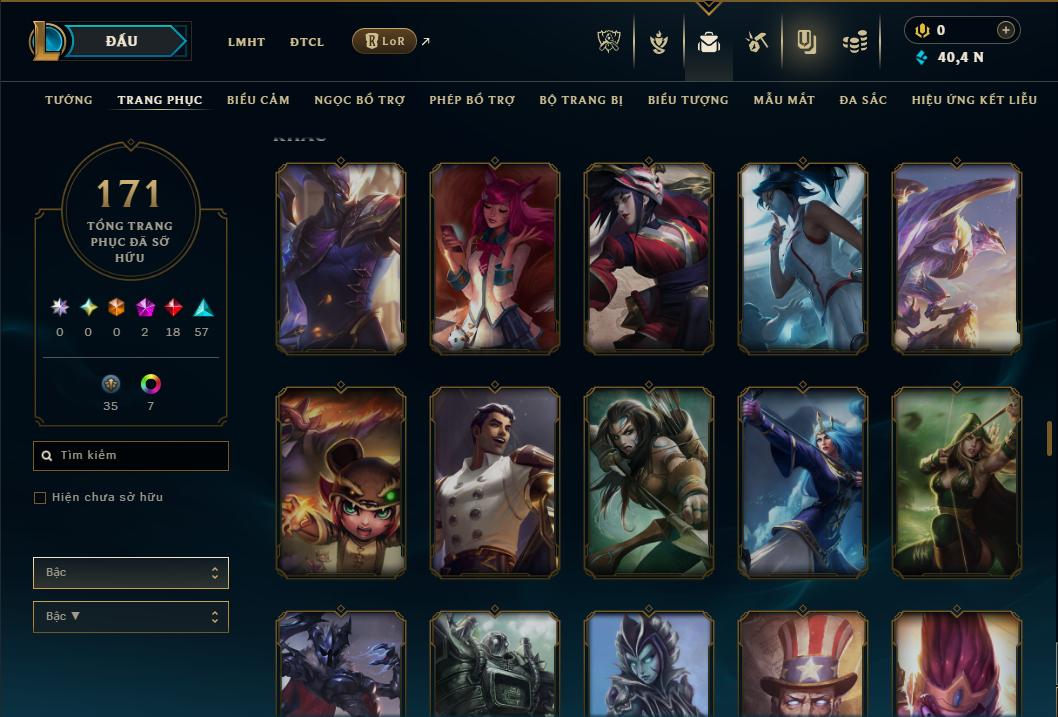
Task: Show the BIỂU TƯỢNG tab
Action: (688, 100)
